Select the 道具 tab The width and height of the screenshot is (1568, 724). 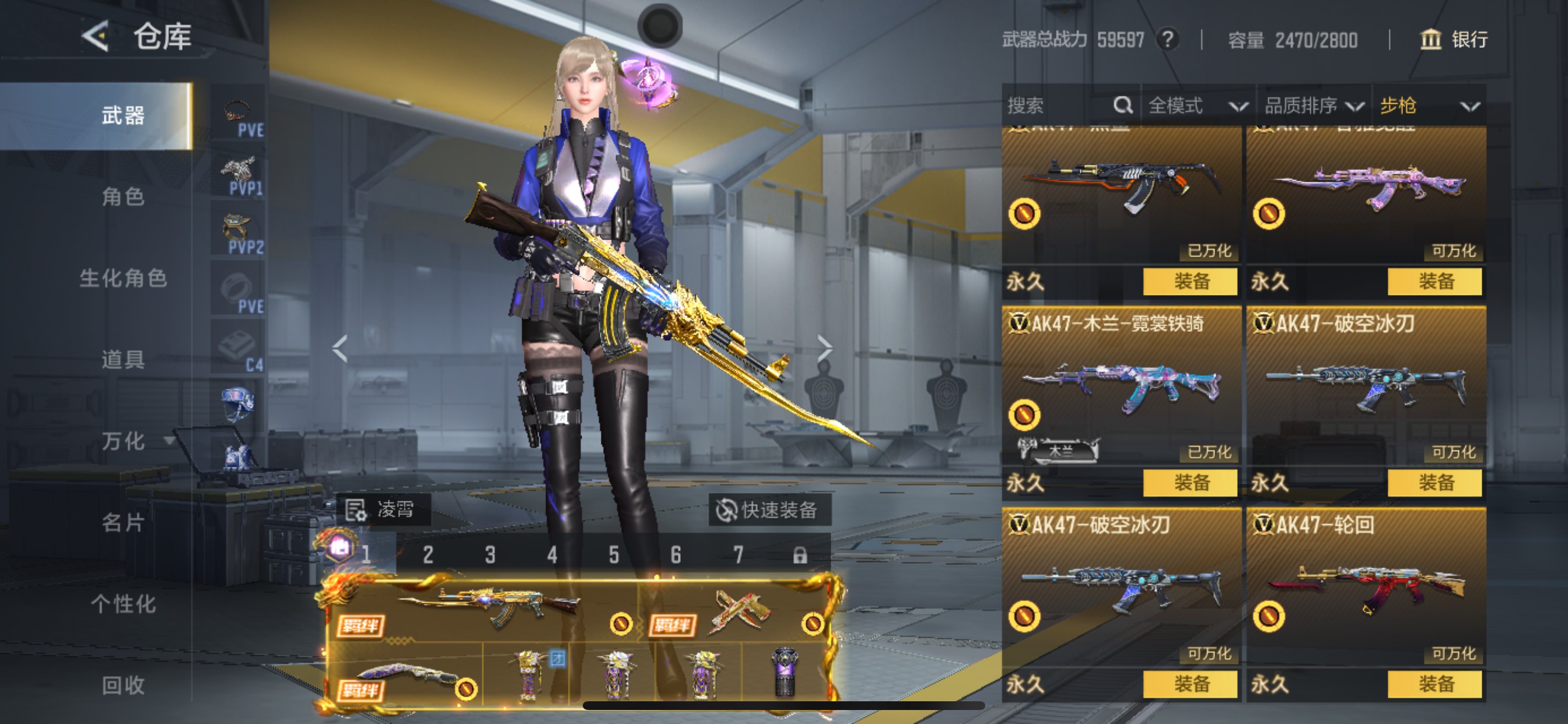pos(123,360)
